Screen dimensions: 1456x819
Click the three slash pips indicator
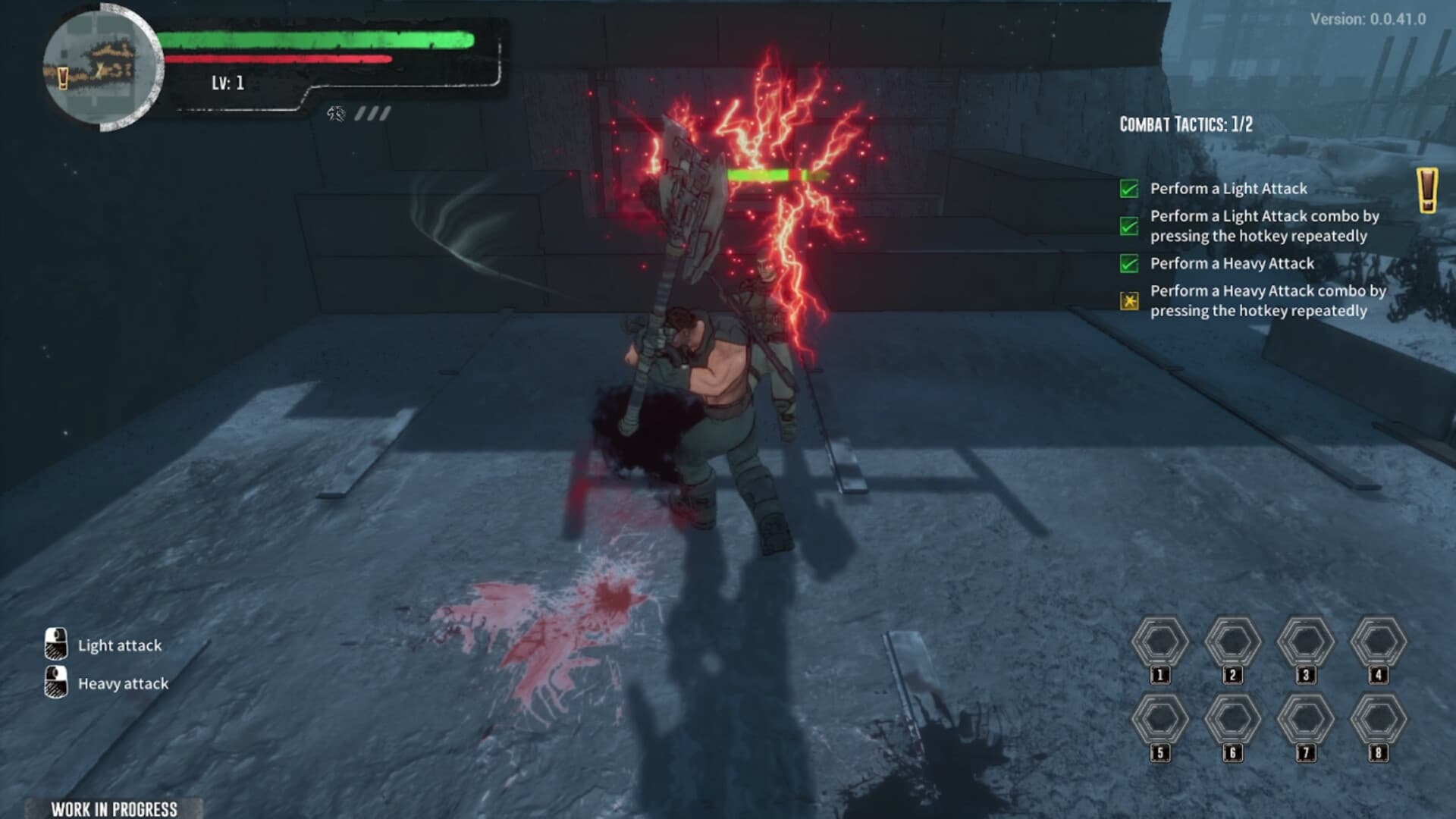[371, 114]
